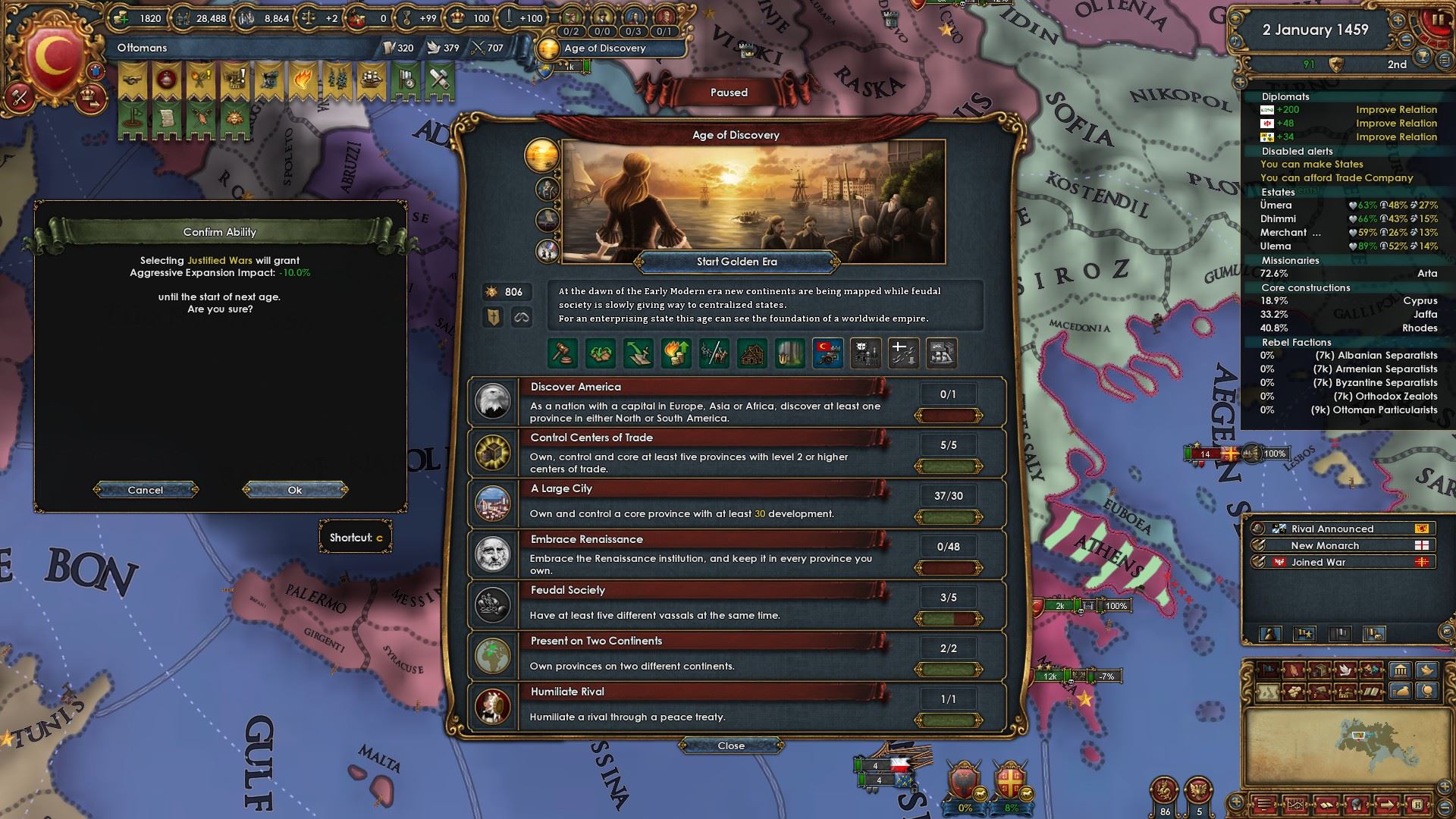Open the Cyprus core construction entry
This screenshot has width=1456, height=819.
[x=1348, y=300]
